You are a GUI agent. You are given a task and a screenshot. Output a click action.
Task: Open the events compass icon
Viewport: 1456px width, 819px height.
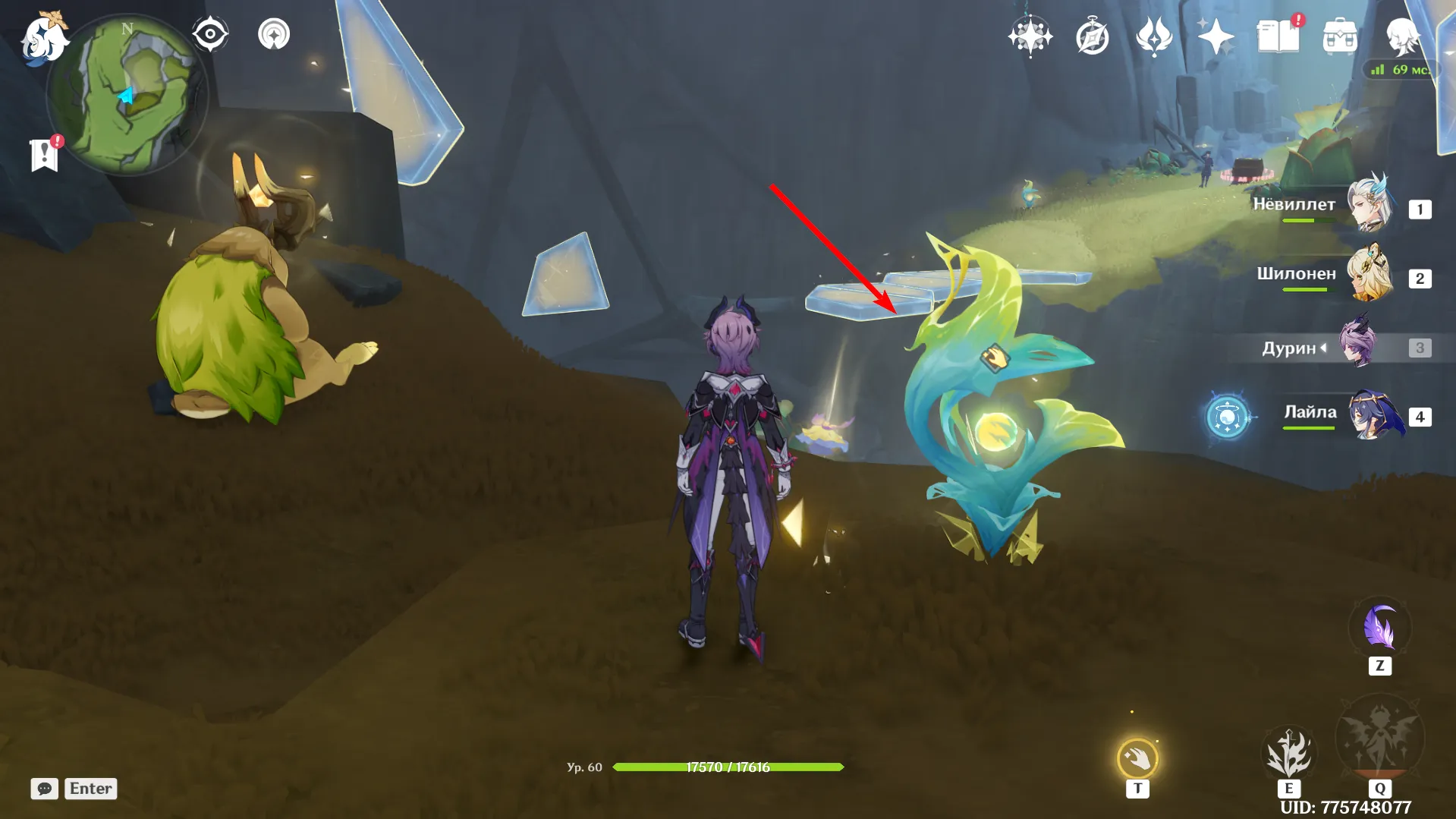(x=1092, y=36)
